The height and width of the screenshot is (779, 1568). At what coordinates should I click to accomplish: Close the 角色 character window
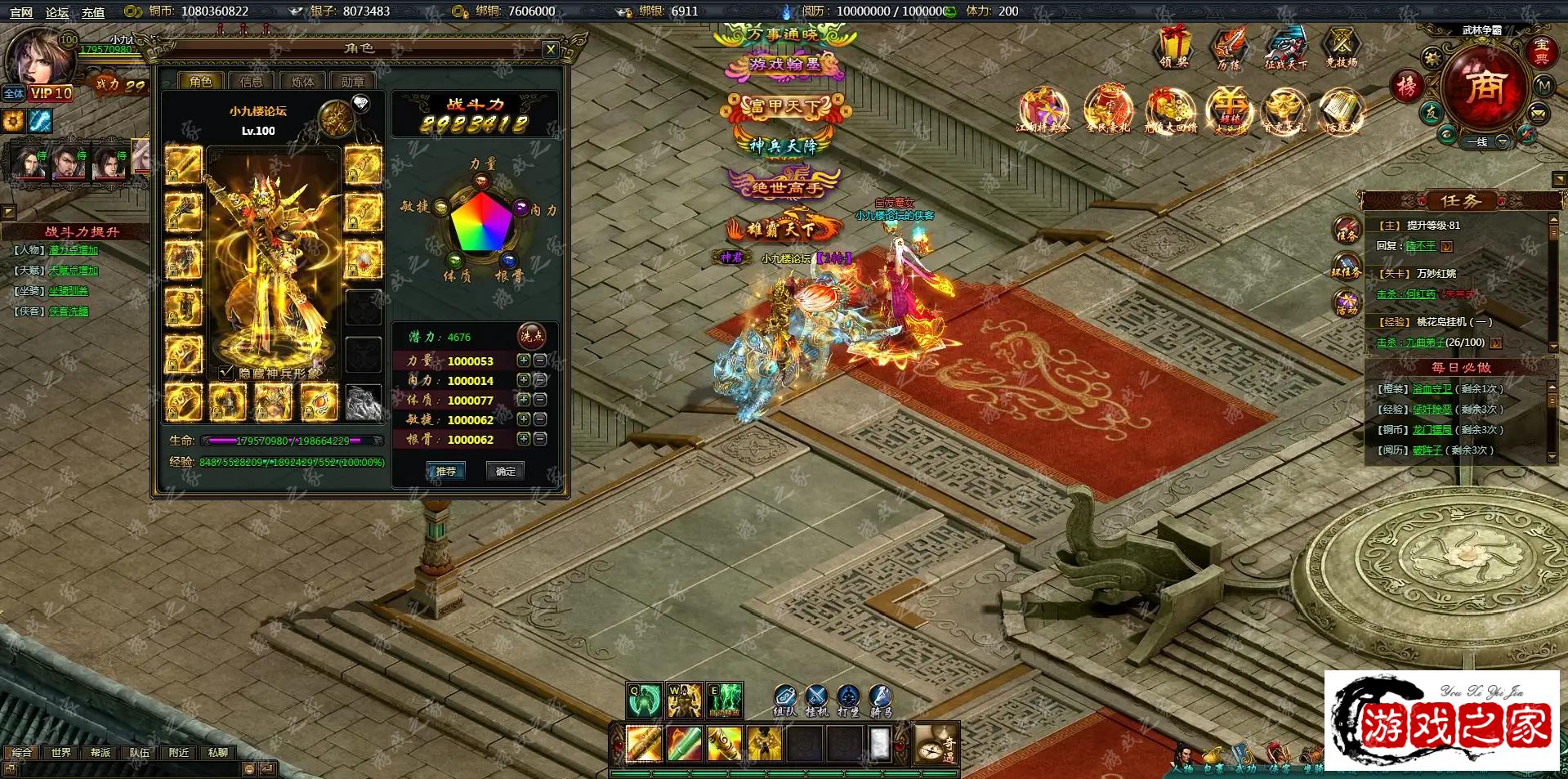[x=551, y=50]
